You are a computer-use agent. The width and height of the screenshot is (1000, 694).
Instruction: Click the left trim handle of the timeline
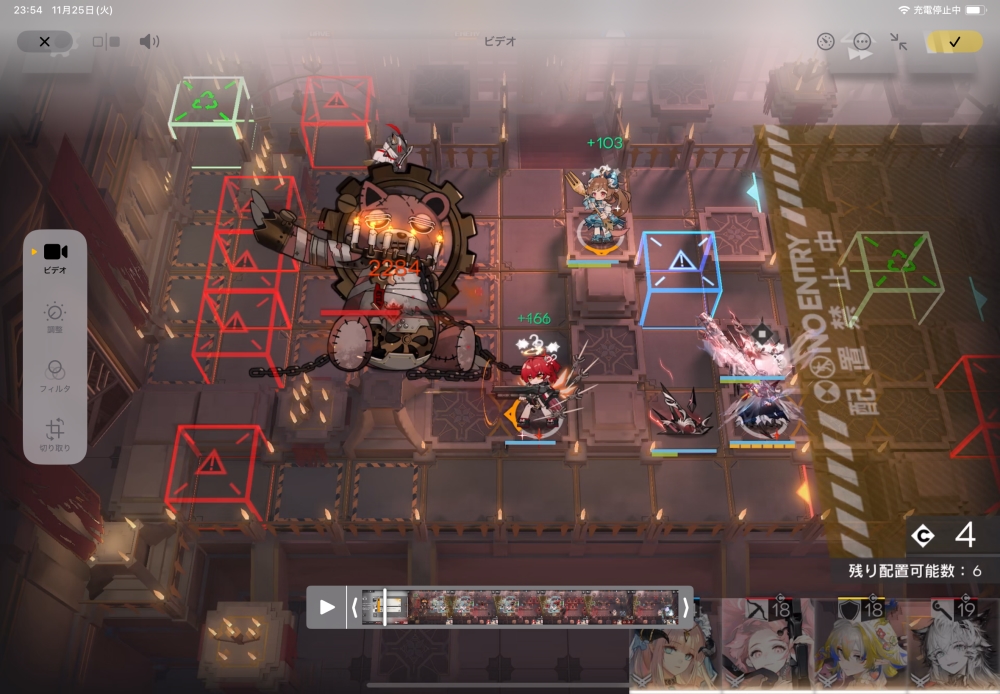click(x=354, y=607)
